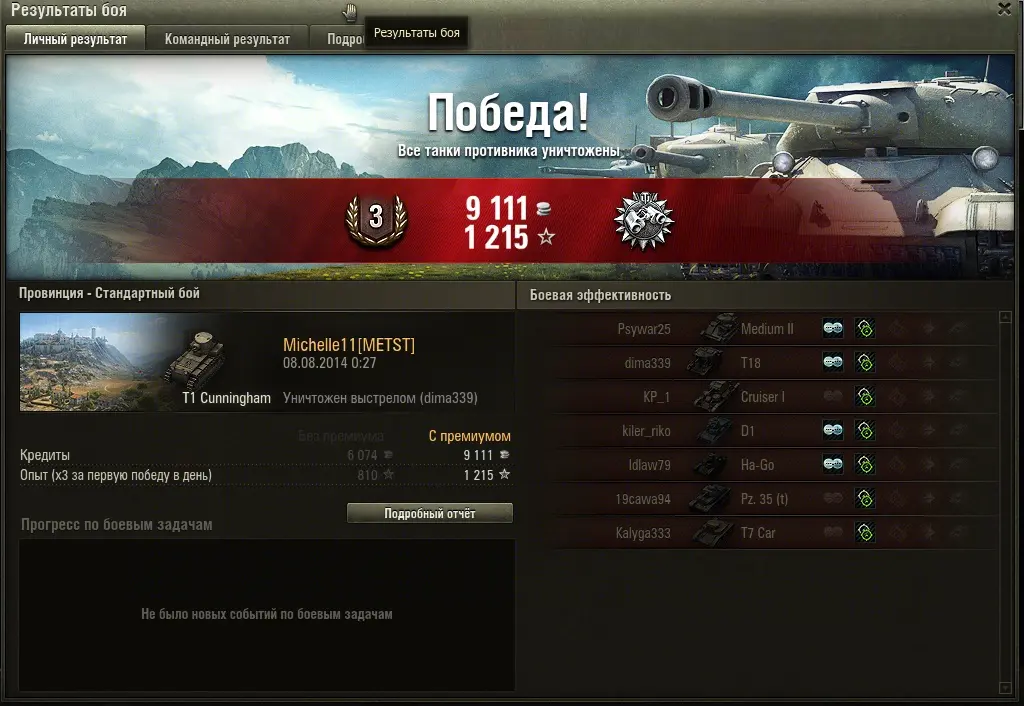Choose the Kalyga333 T7 Car row
Screen dimensions: 1024x706
pos(760,533)
